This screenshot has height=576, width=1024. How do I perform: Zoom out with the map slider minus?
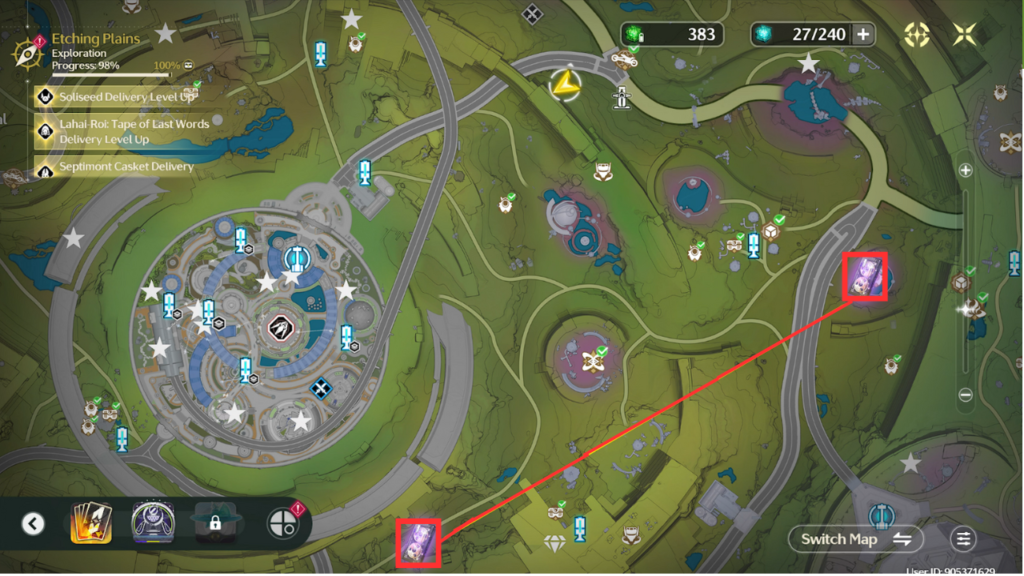pyautogui.click(x=966, y=395)
